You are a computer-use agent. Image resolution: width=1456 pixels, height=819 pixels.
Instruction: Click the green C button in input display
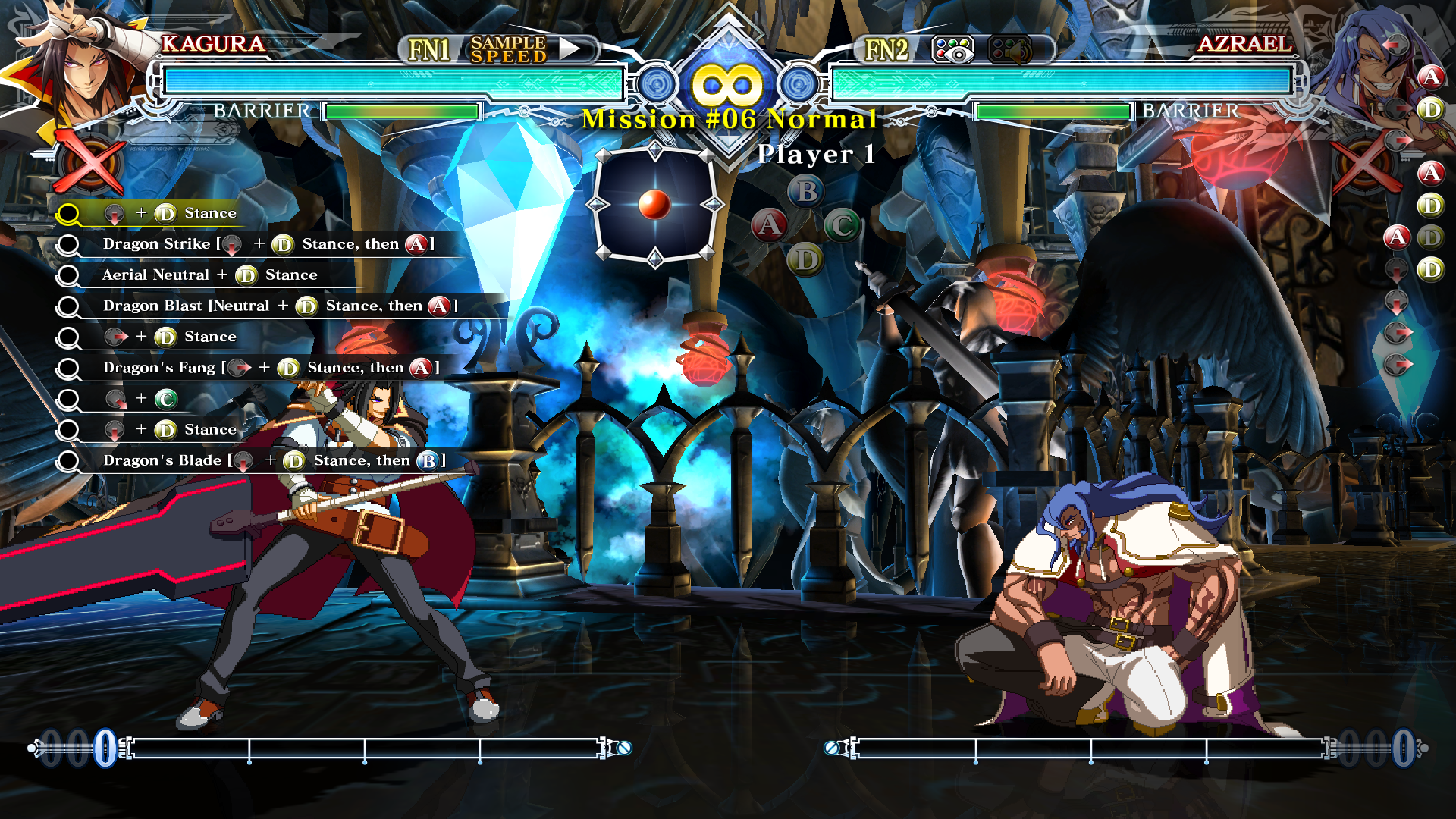coord(842,225)
